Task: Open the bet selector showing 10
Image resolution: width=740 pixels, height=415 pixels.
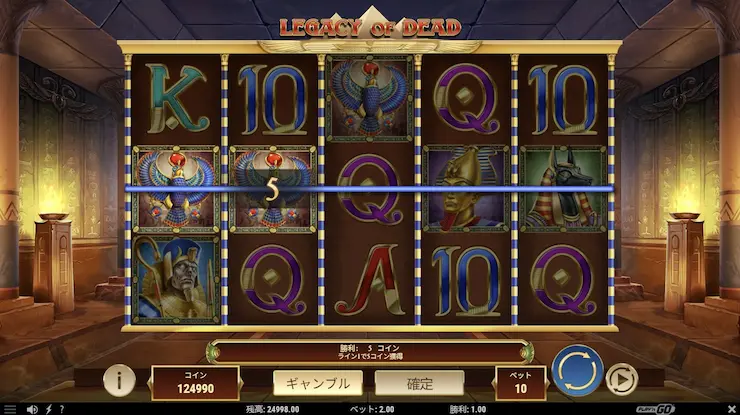Action: point(521,383)
